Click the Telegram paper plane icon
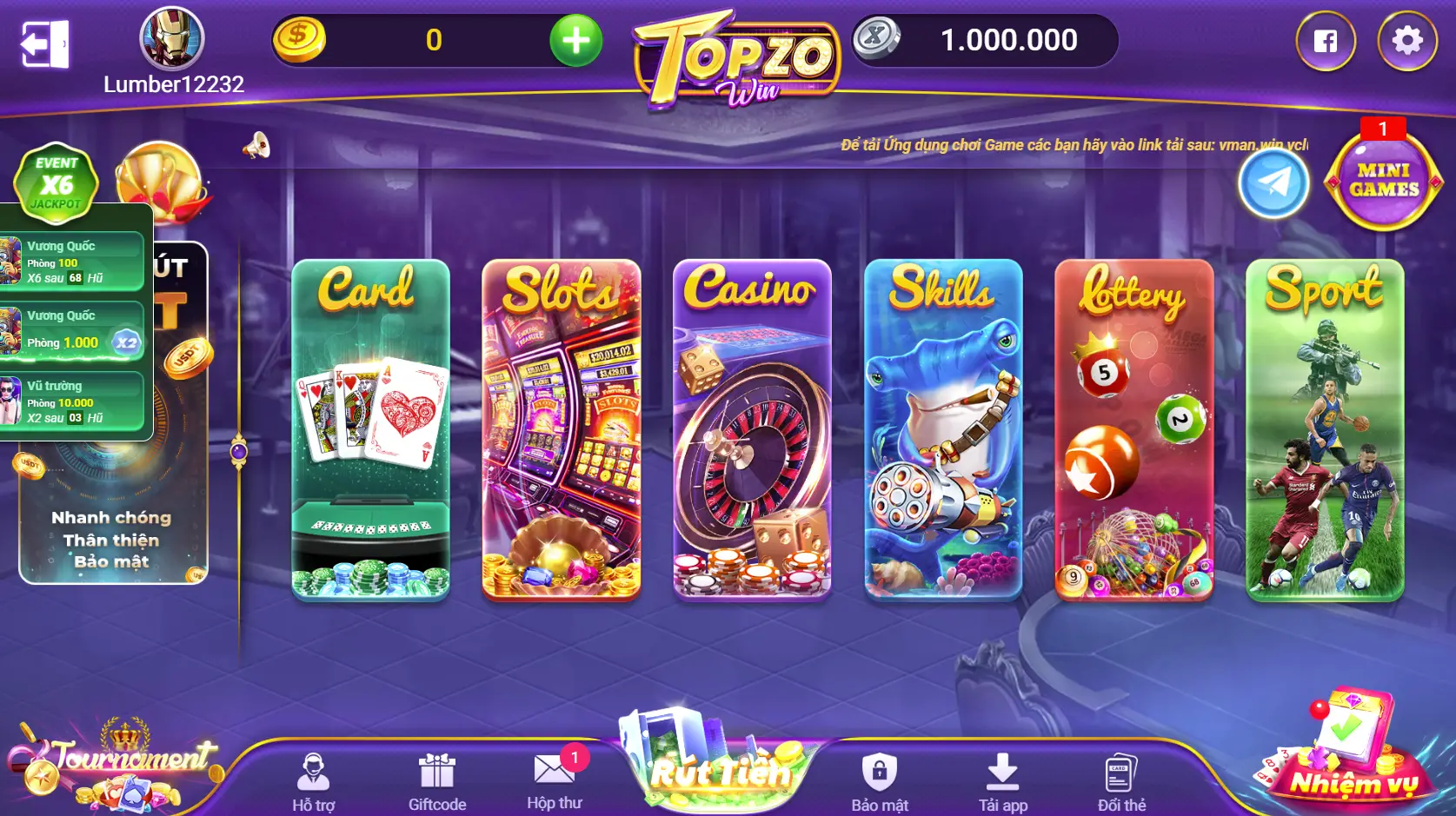The image size is (1456, 816). tap(1273, 183)
